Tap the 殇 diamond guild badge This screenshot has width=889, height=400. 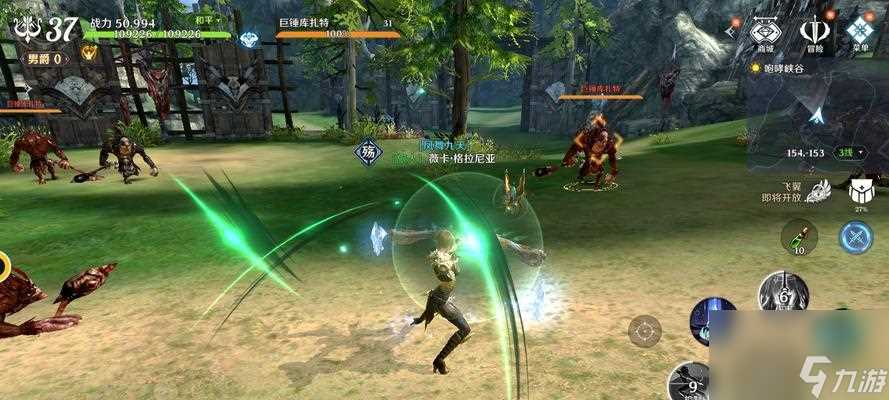point(368,154)
